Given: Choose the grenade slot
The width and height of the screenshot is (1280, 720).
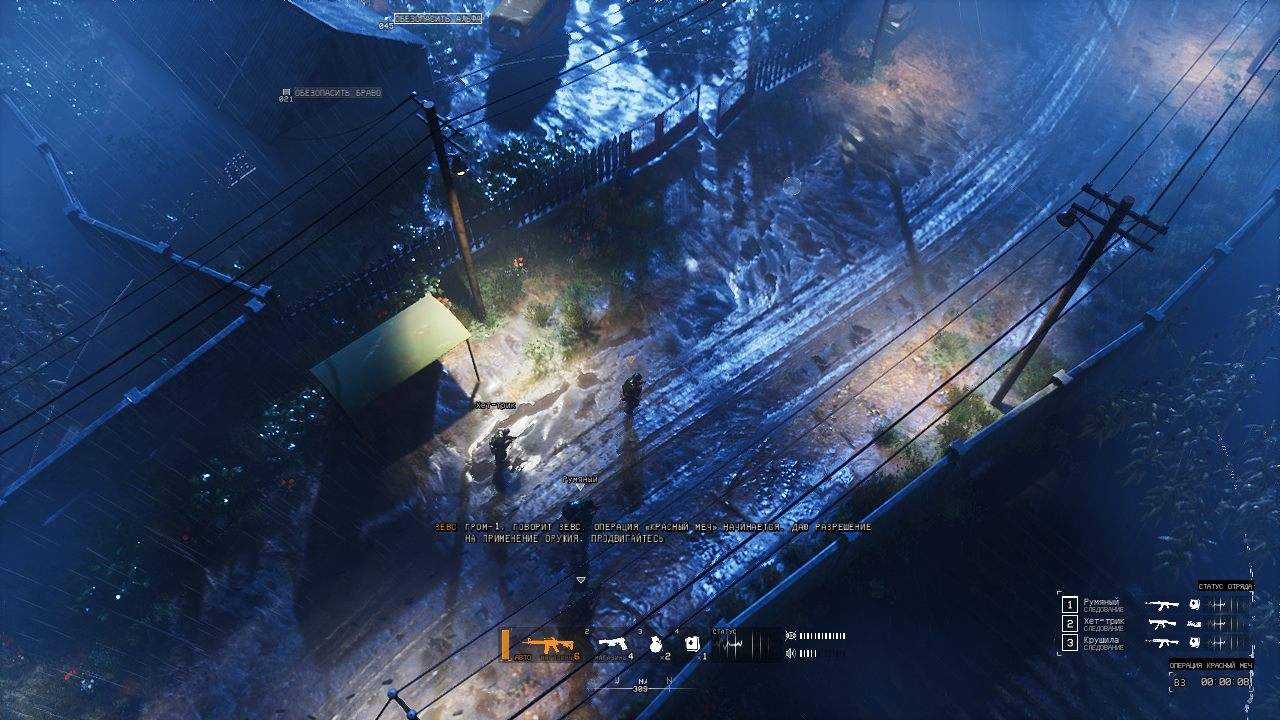Looking at the screenshot, I should tap(657, 645).
